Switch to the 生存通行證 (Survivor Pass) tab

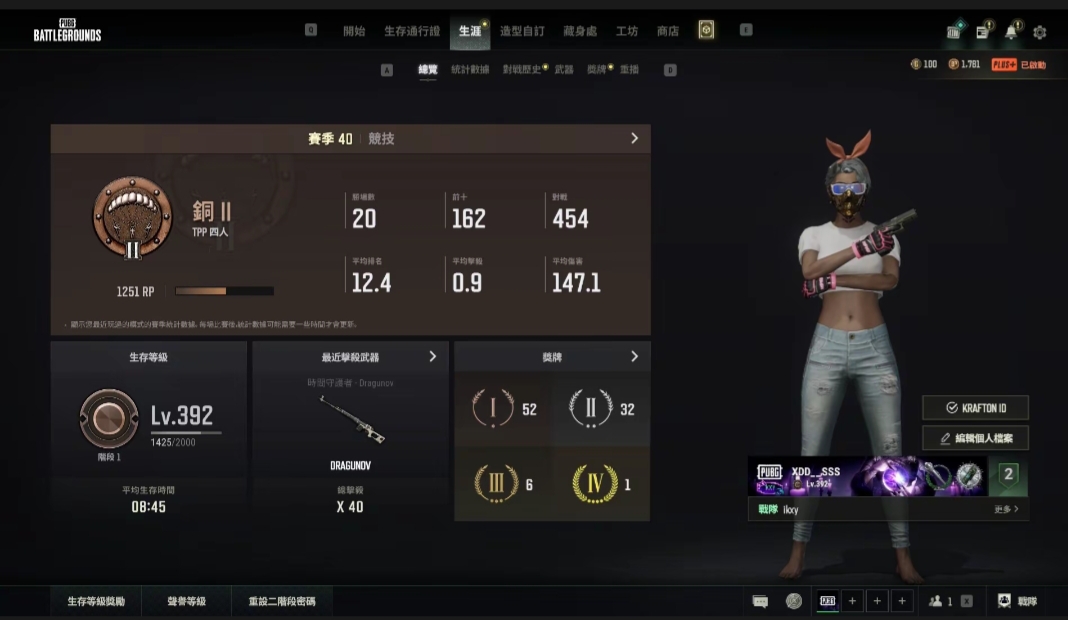411,31
